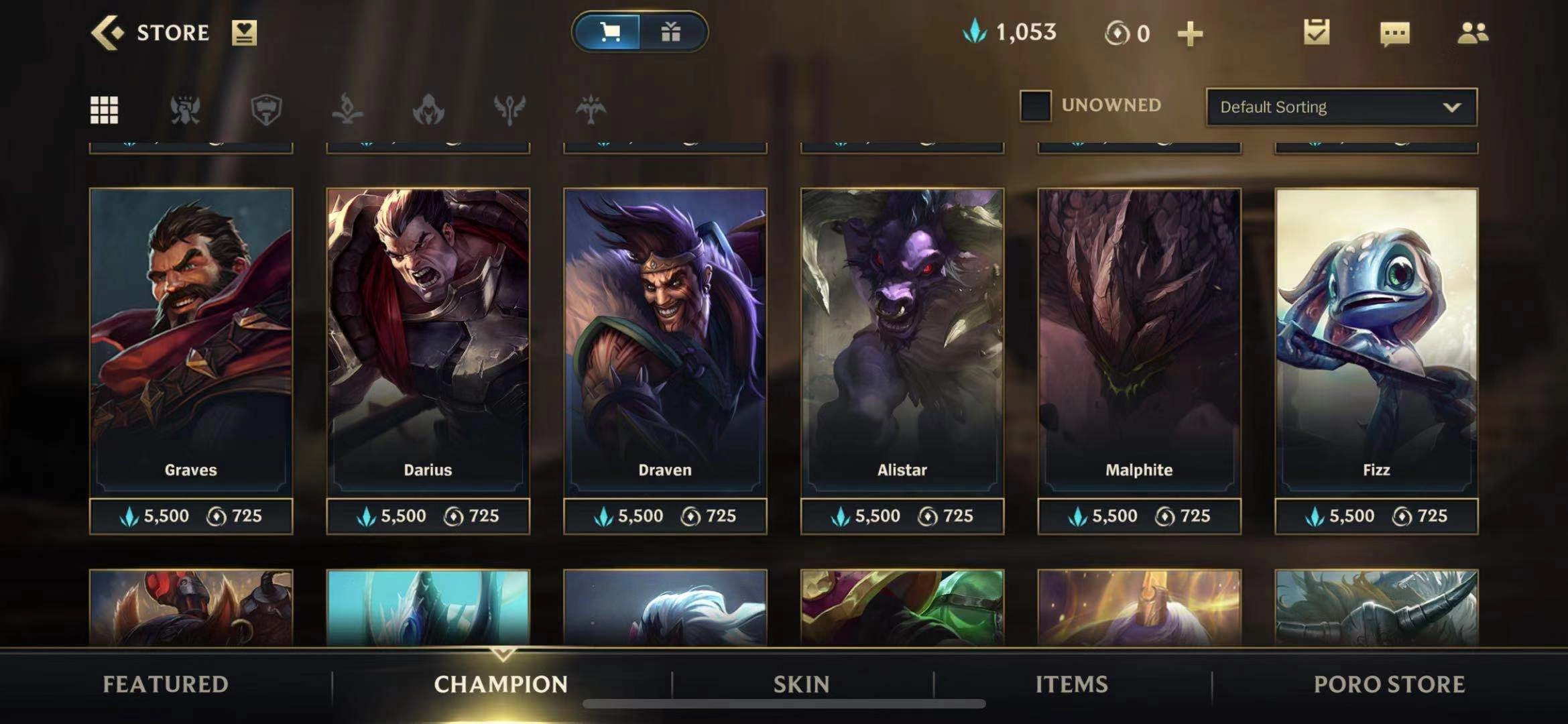Screen dimensions: 1568x724
Task: Open the missions clipboard icon
Action: click(1317, 32)
